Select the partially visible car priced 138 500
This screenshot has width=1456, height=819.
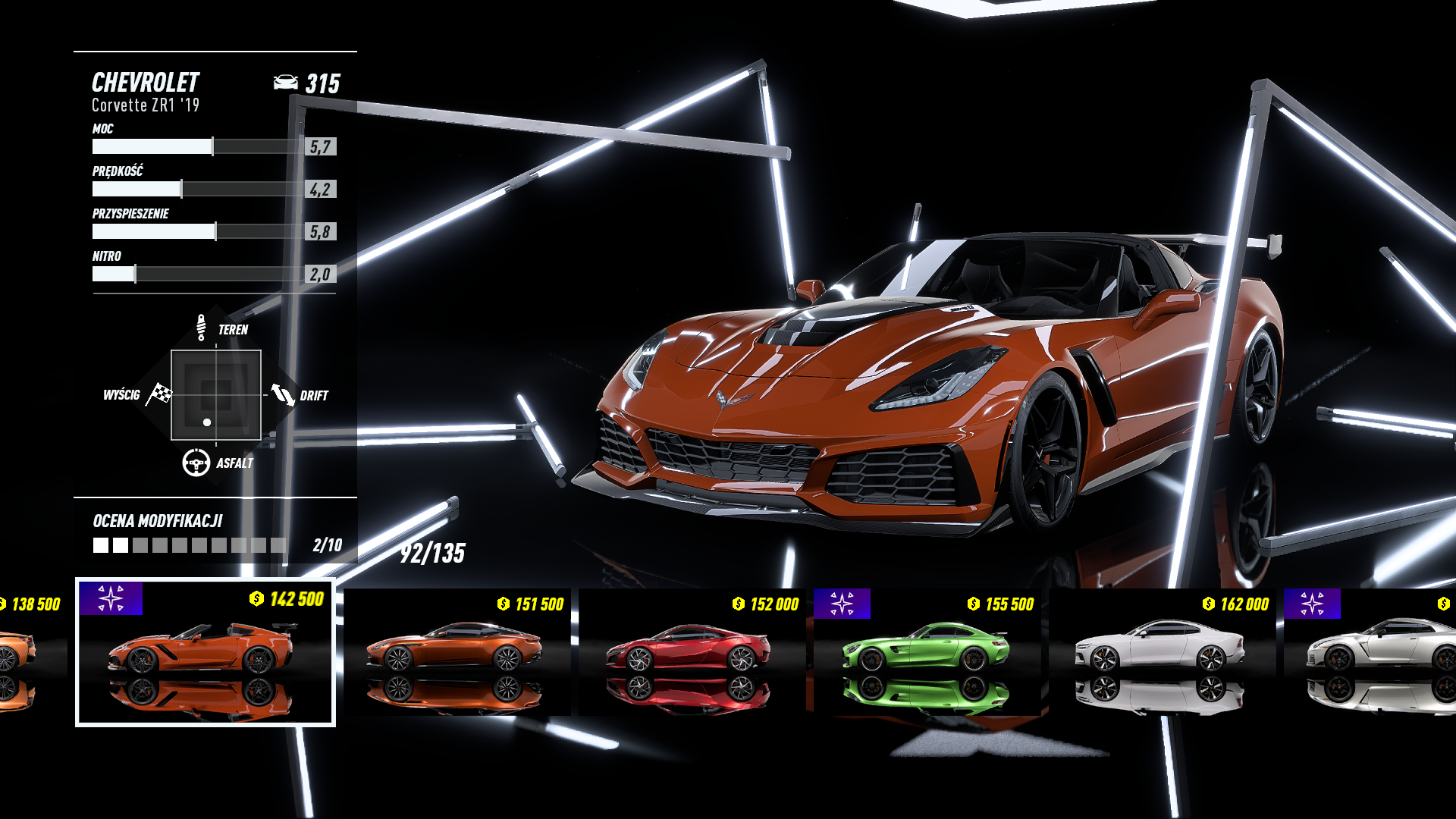[x=30, y=652]
